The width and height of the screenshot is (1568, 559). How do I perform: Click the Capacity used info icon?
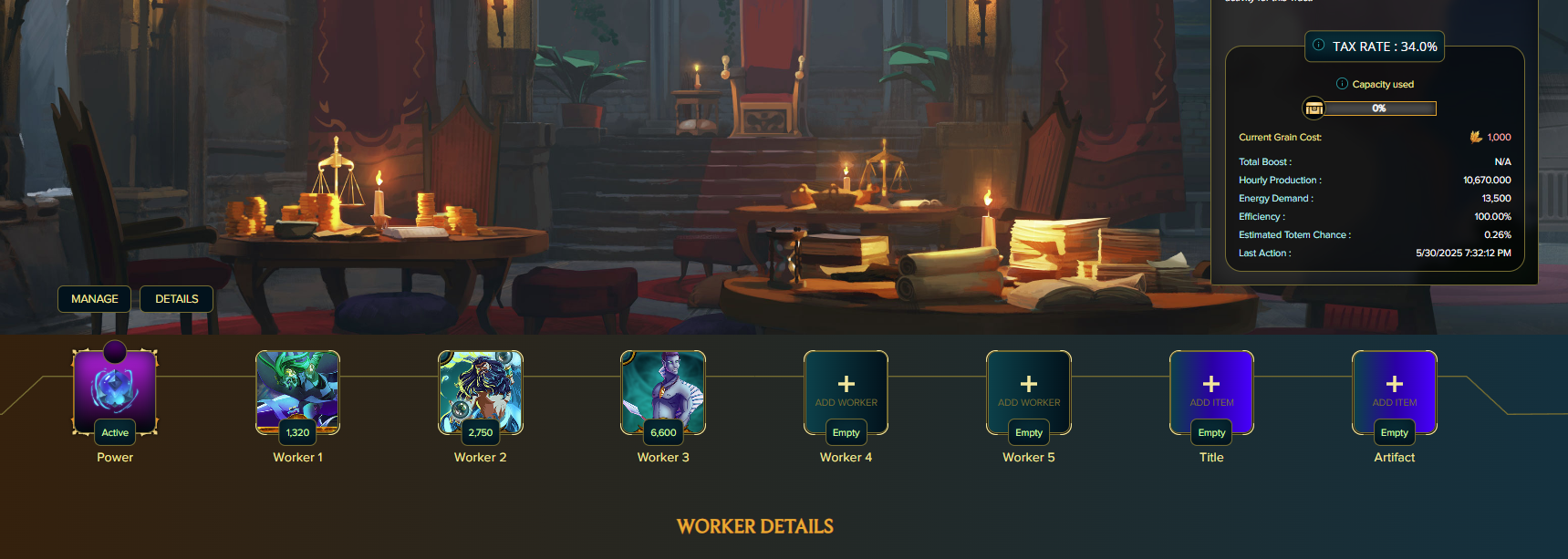pos(1342,84)
